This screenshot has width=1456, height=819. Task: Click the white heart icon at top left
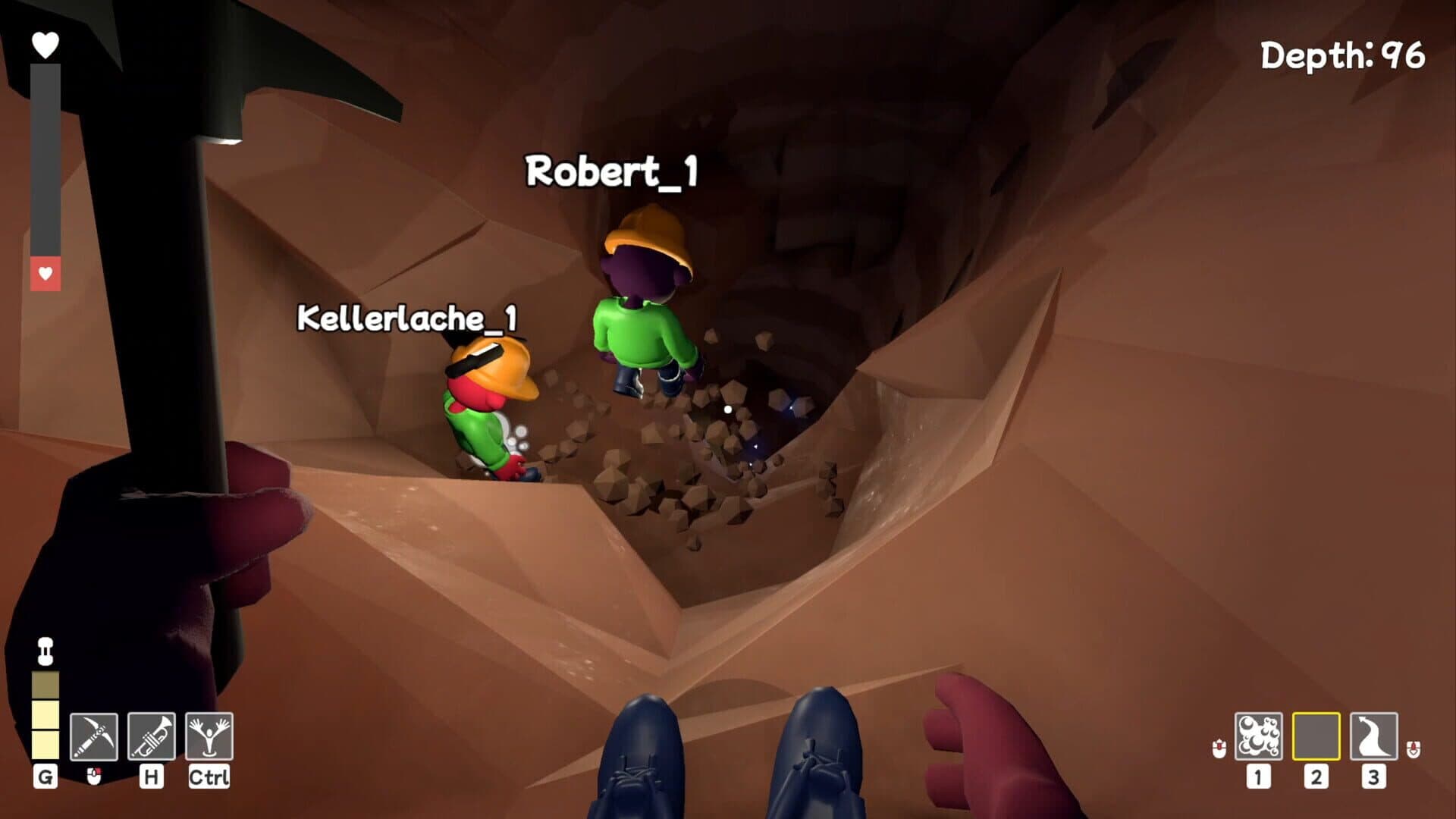click(x=44, y=42)
